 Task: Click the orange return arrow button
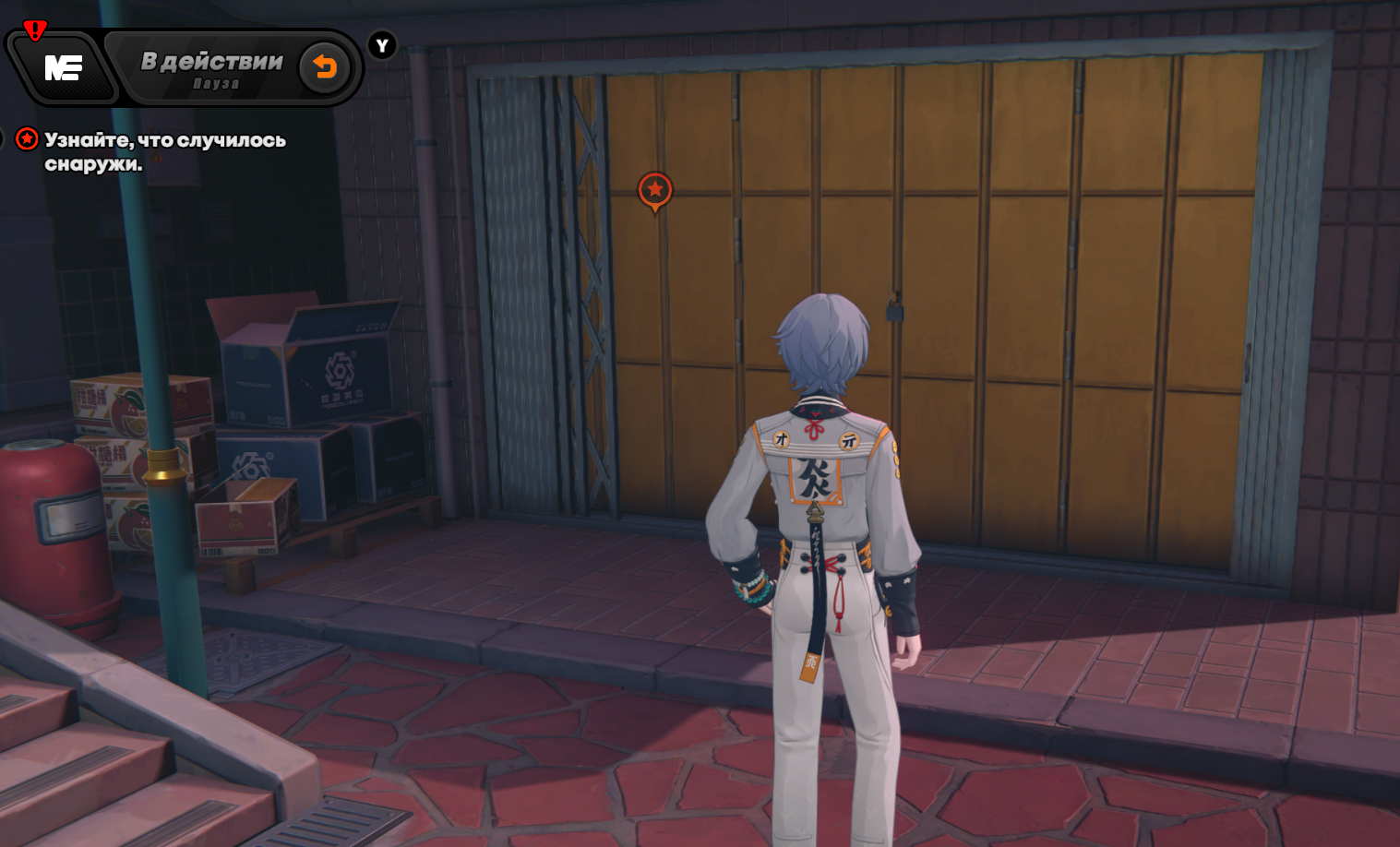coord(325,67)
